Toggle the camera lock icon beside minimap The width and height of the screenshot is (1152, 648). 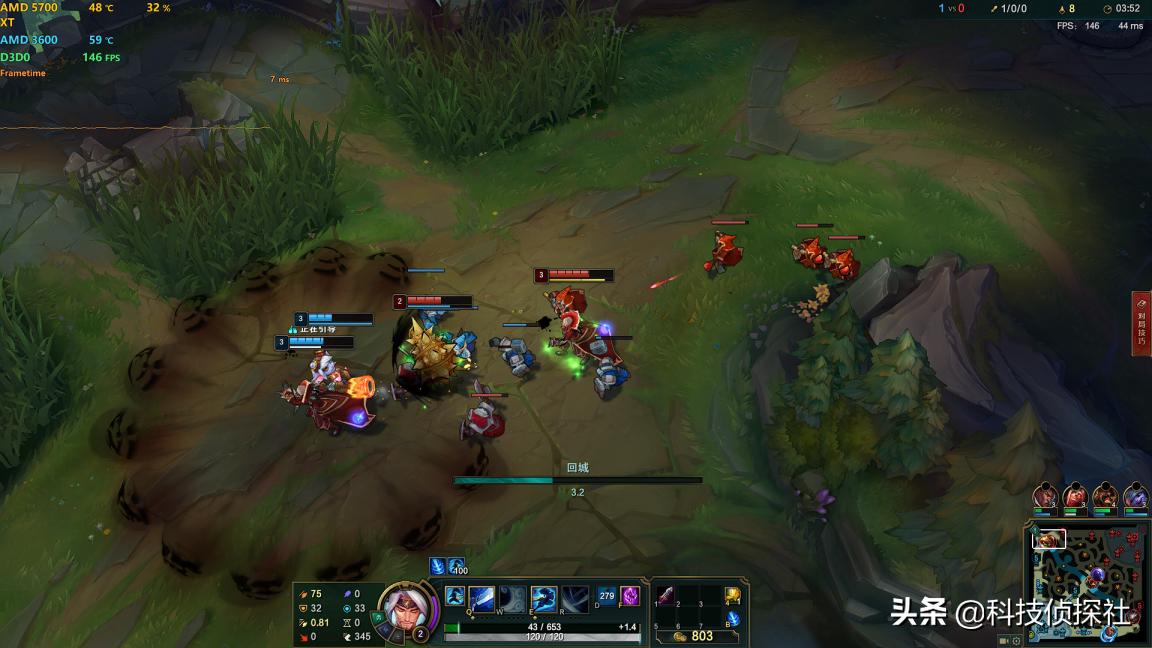click(x=1003, y=640)
